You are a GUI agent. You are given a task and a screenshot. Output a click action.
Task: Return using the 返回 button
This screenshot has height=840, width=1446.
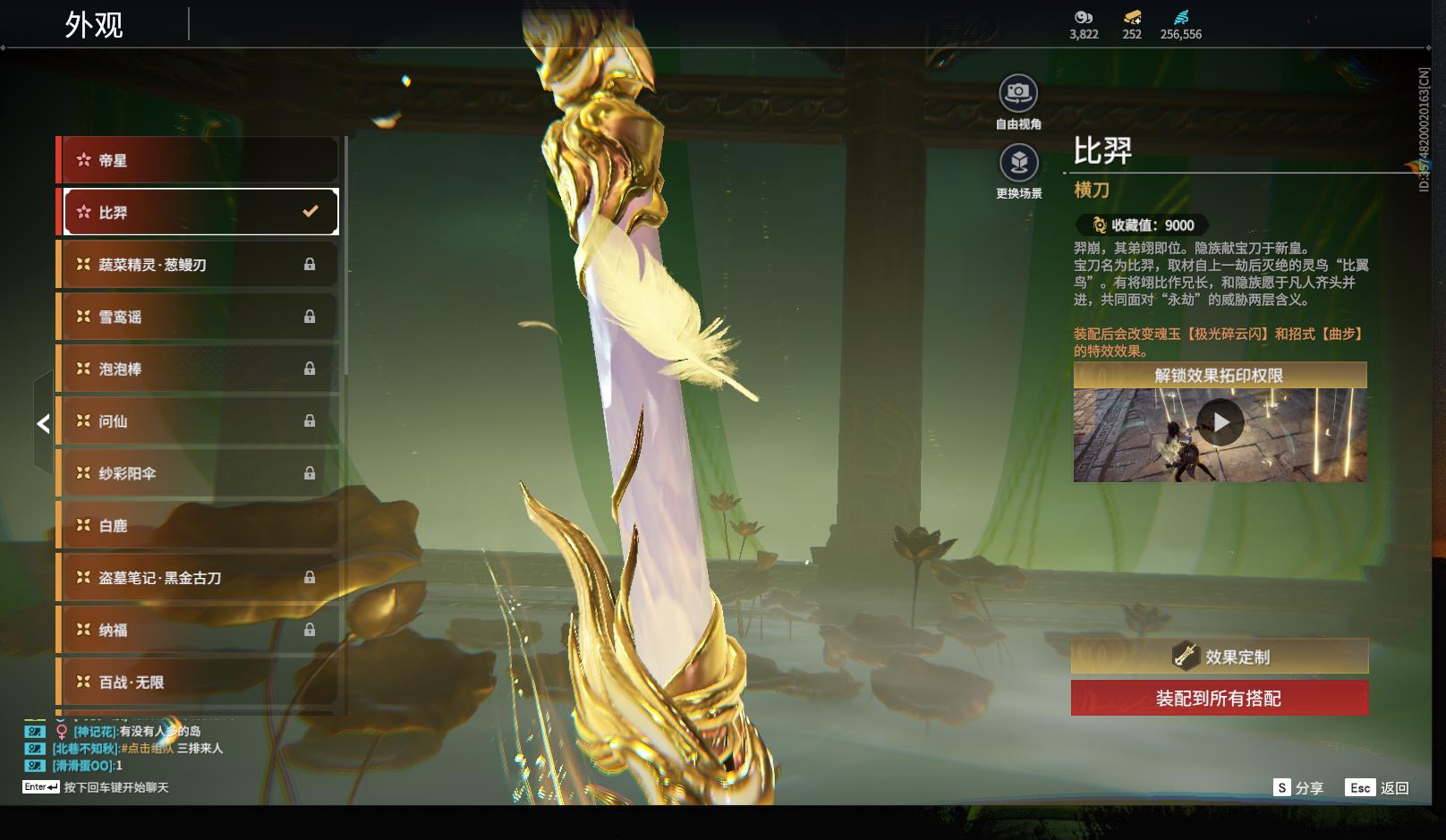point(1378,788)
